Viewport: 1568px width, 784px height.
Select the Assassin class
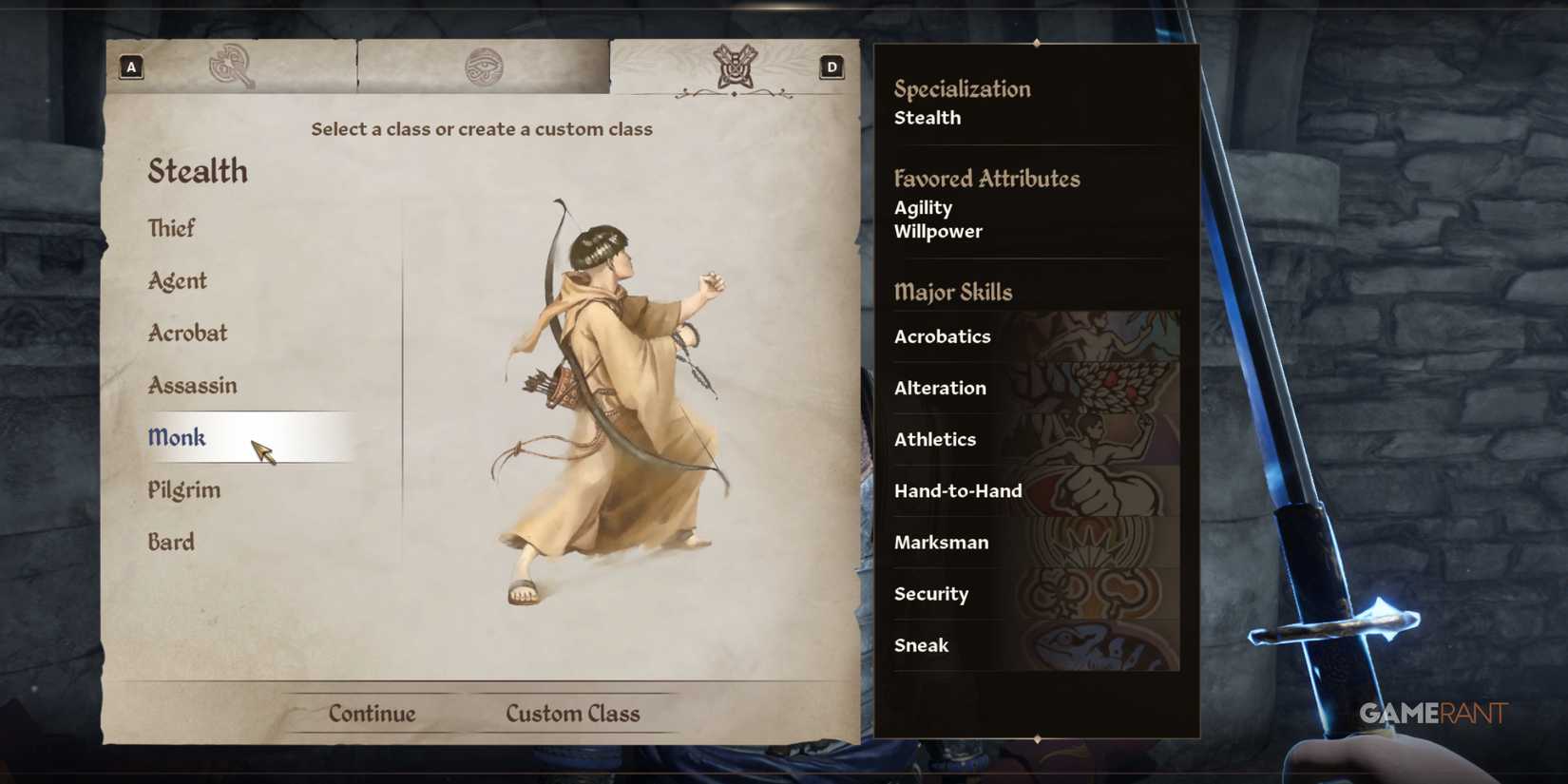(x=192, y=385)
